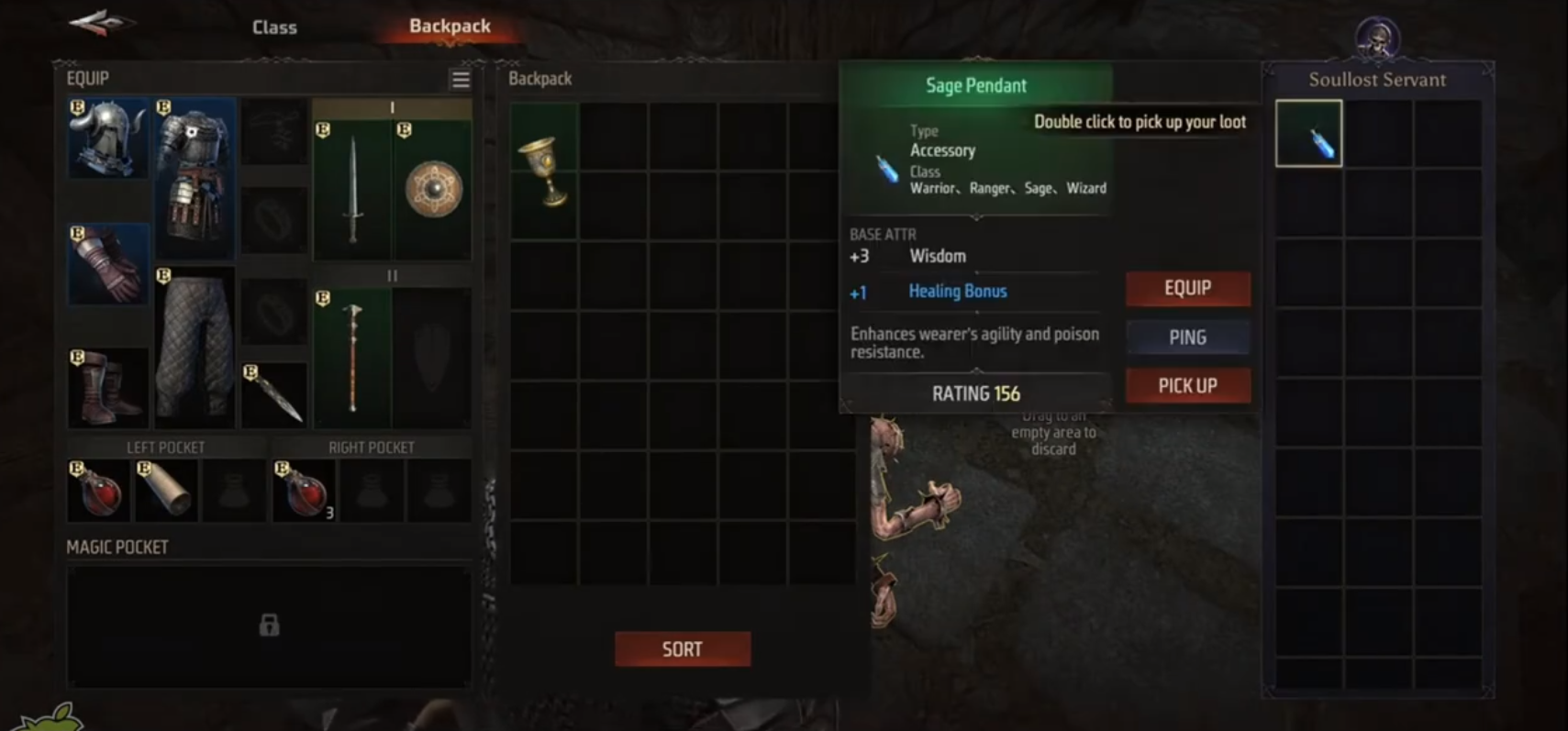Viewport: 1568px width, 731px height.
Task: Select the equipped quilted pants
Action: click(195, 347)
